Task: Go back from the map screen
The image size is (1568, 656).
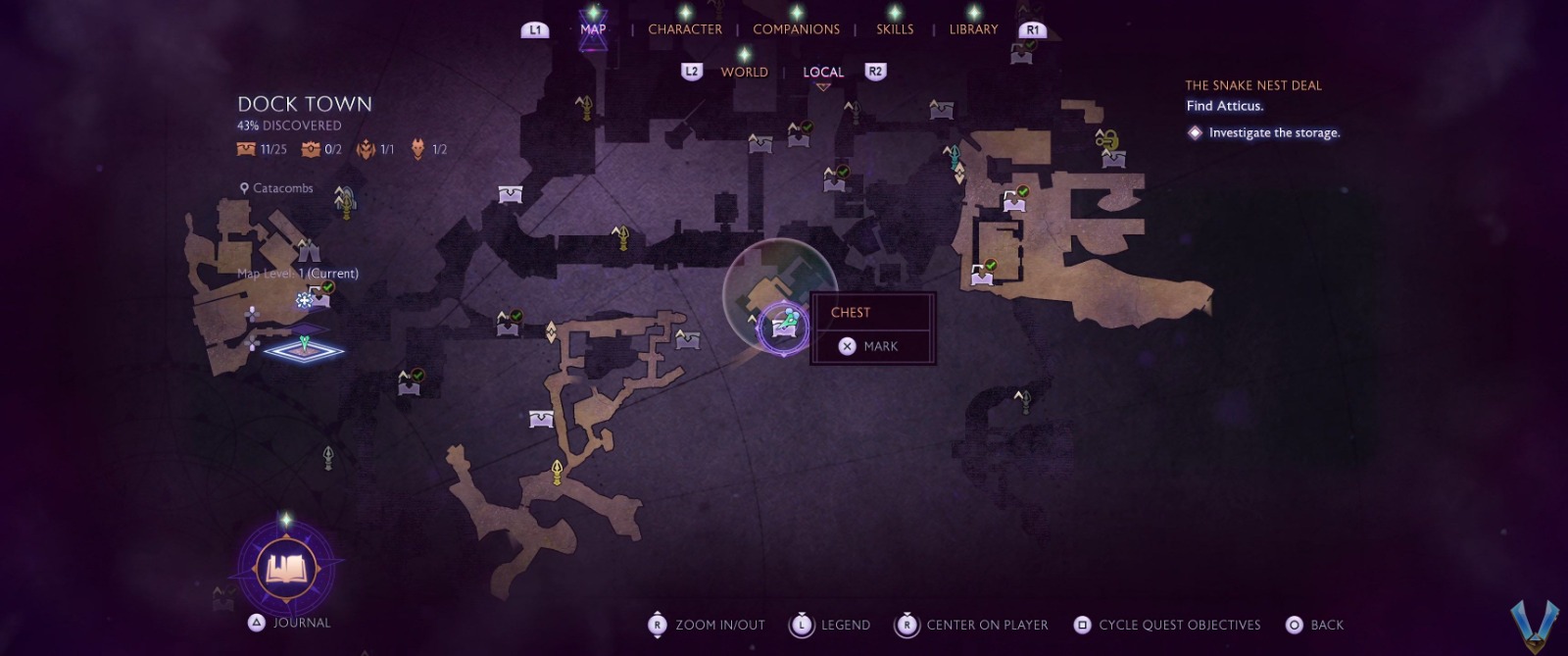Action: pyautogui.click(x=1314, y=625)
